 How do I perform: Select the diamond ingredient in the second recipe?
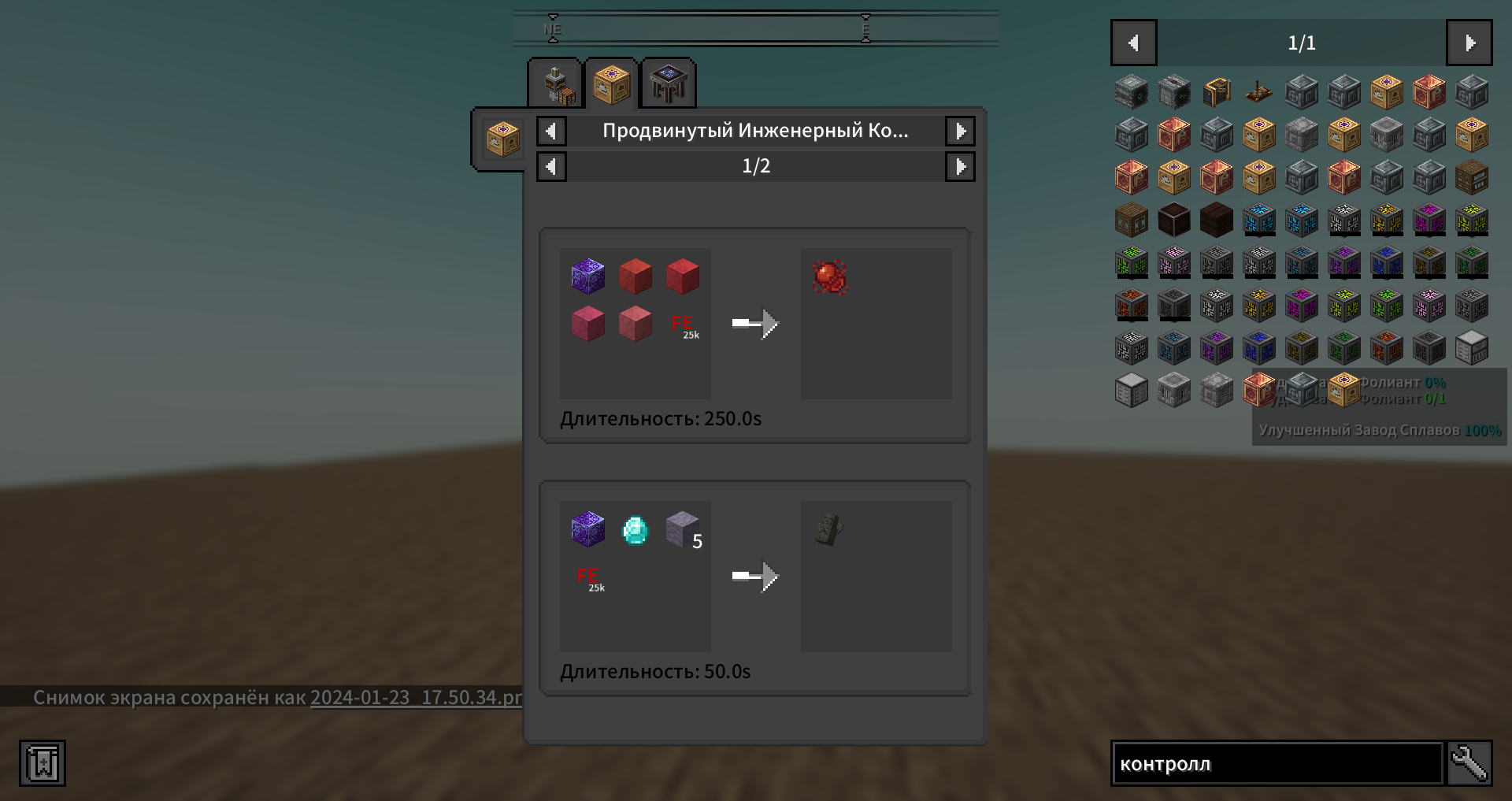[x=635, y=529]
